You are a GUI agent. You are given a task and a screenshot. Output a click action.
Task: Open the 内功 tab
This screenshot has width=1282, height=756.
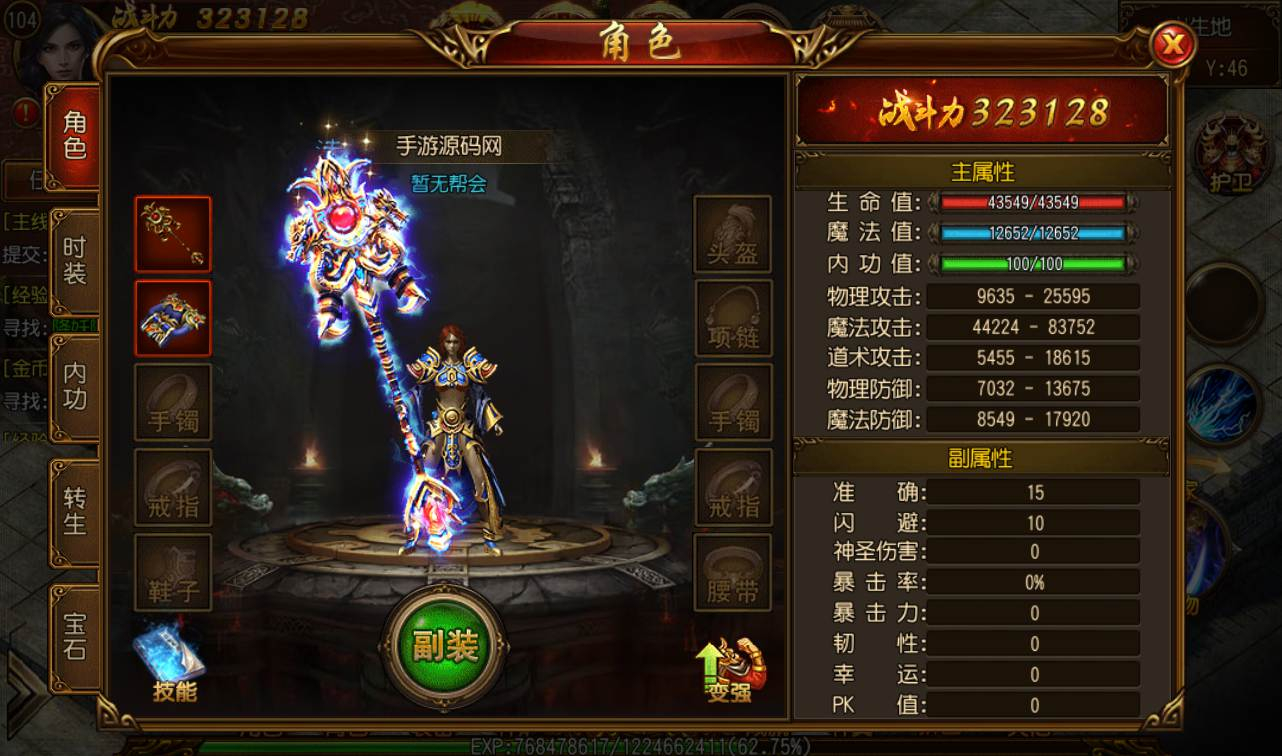(x=75, y=387)
